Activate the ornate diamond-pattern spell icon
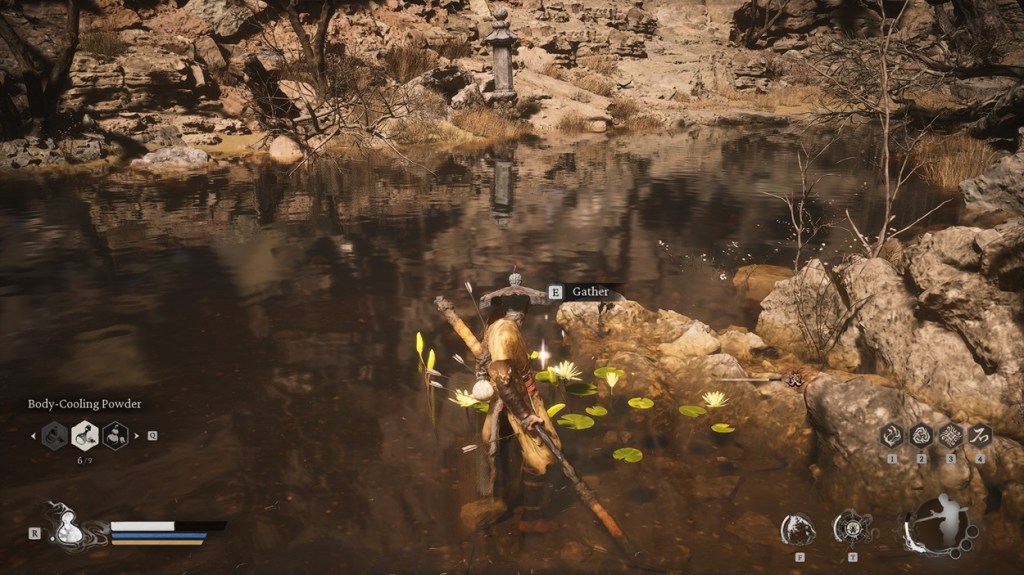This screenshot has width=1024, height=575. [950, 435]
